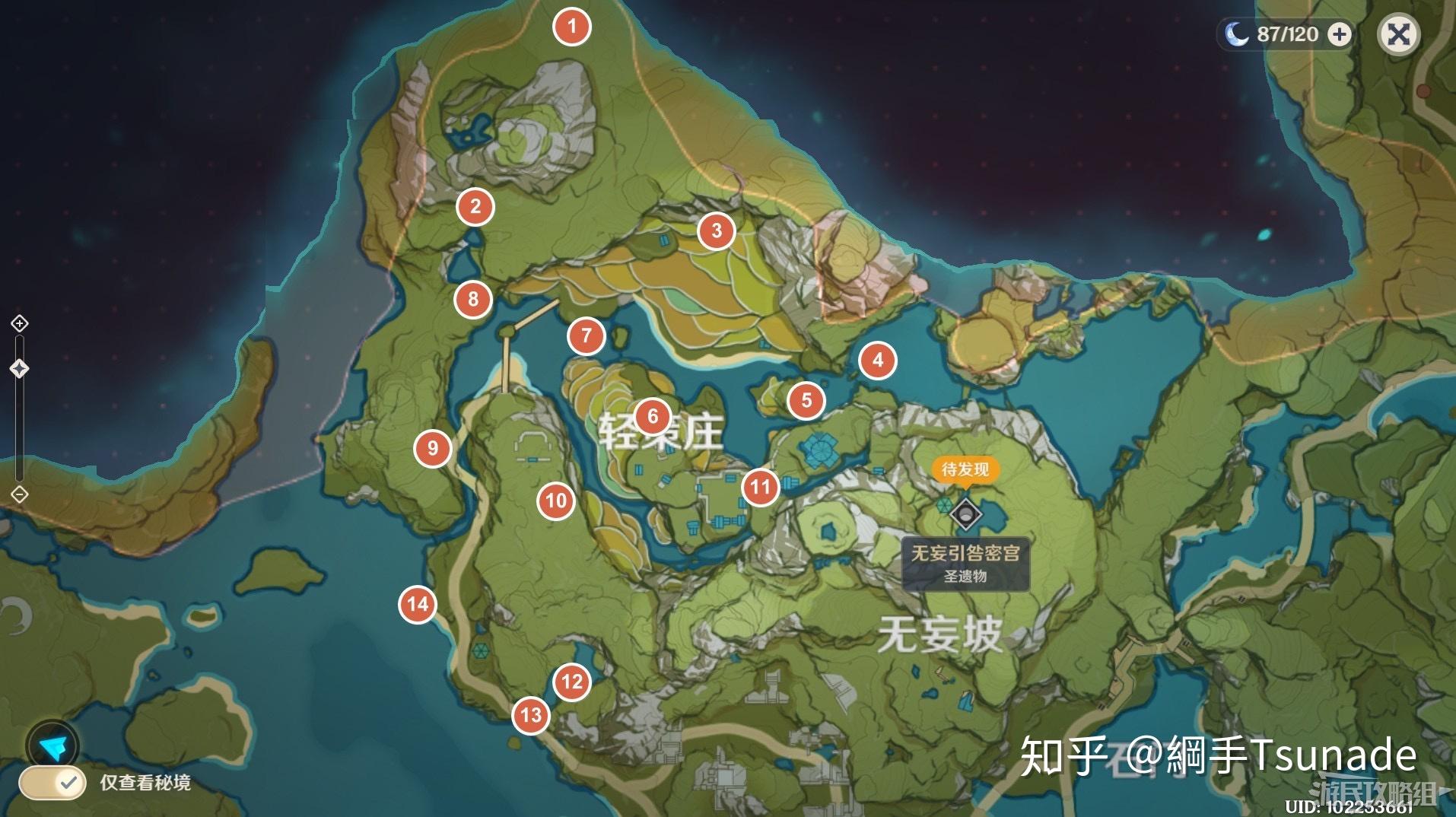This screenshot has height=817, width=1456.
Task: Click marker 1 on the northern coastline
Action: [x=571, y=27]
